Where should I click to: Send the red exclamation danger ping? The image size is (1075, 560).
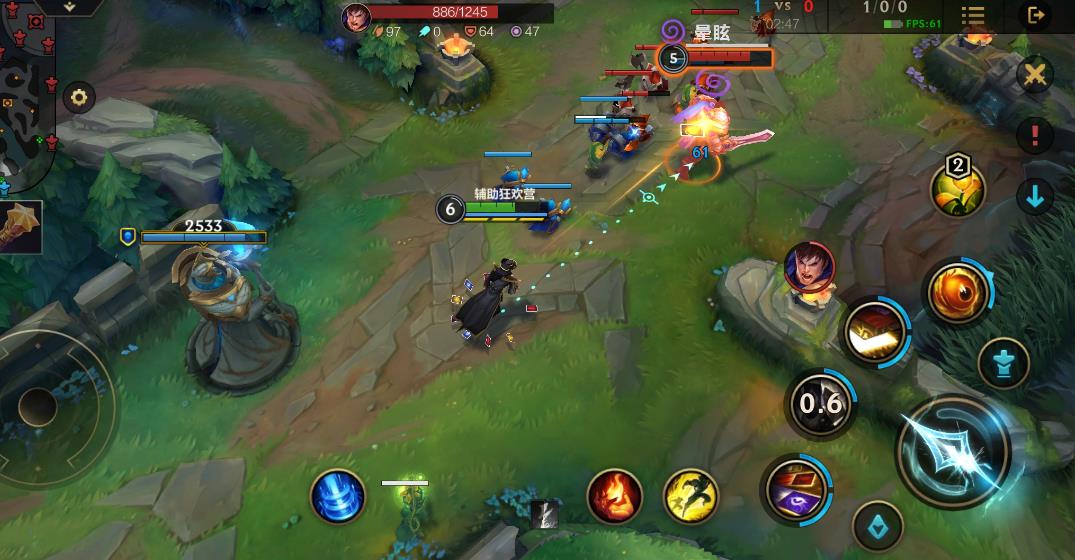(1035, 135)
